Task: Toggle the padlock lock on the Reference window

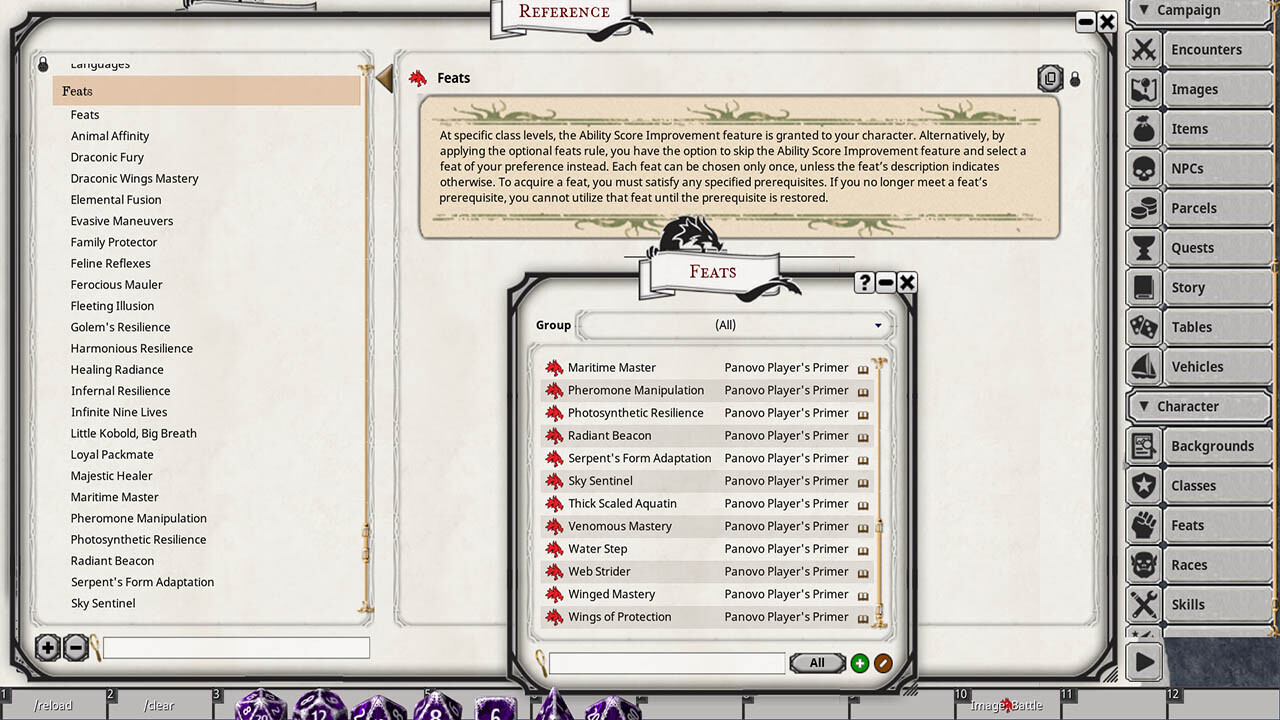Action: click(1075, 78)
